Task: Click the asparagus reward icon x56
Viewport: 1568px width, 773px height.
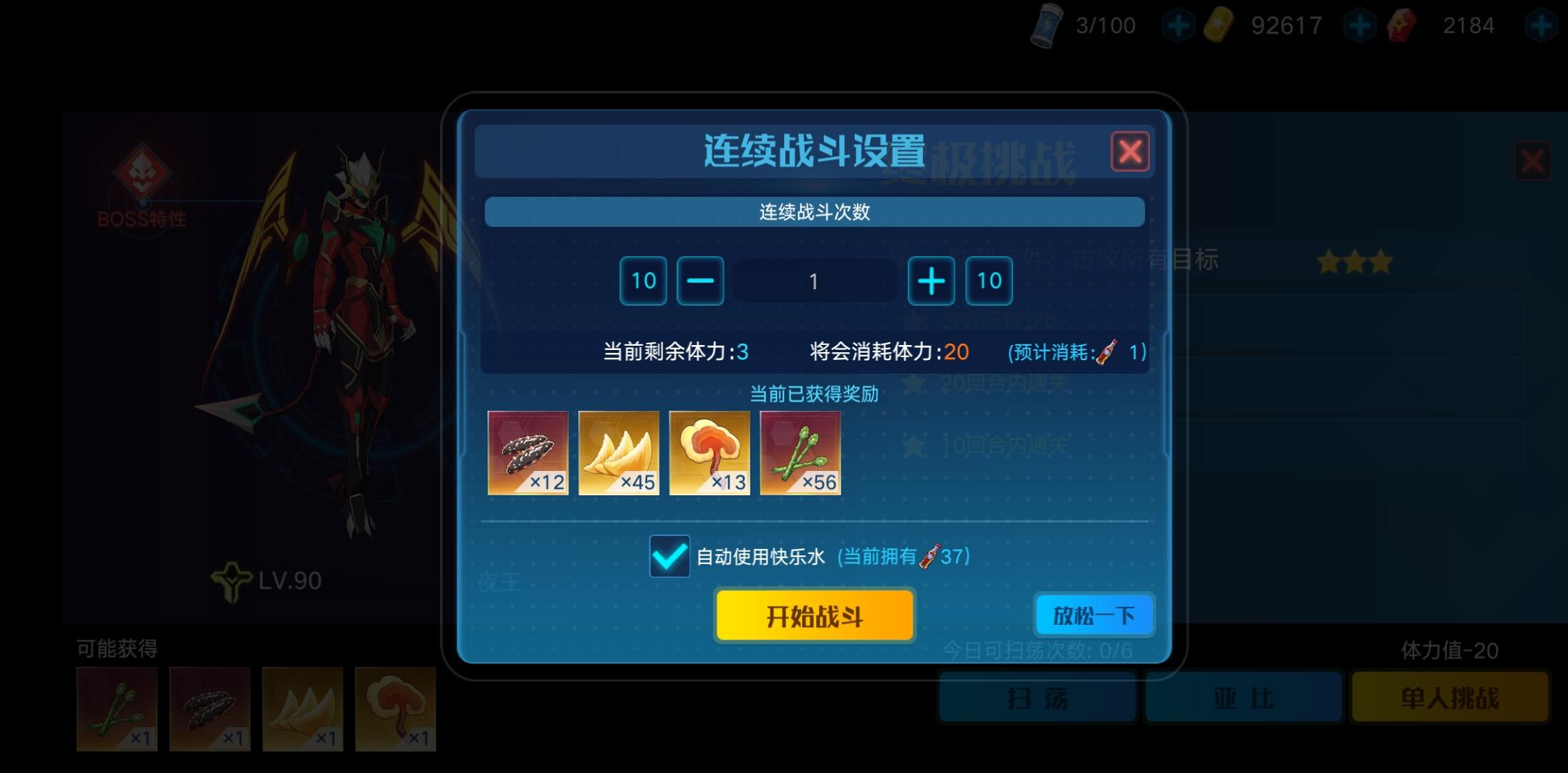Action: 800,453
